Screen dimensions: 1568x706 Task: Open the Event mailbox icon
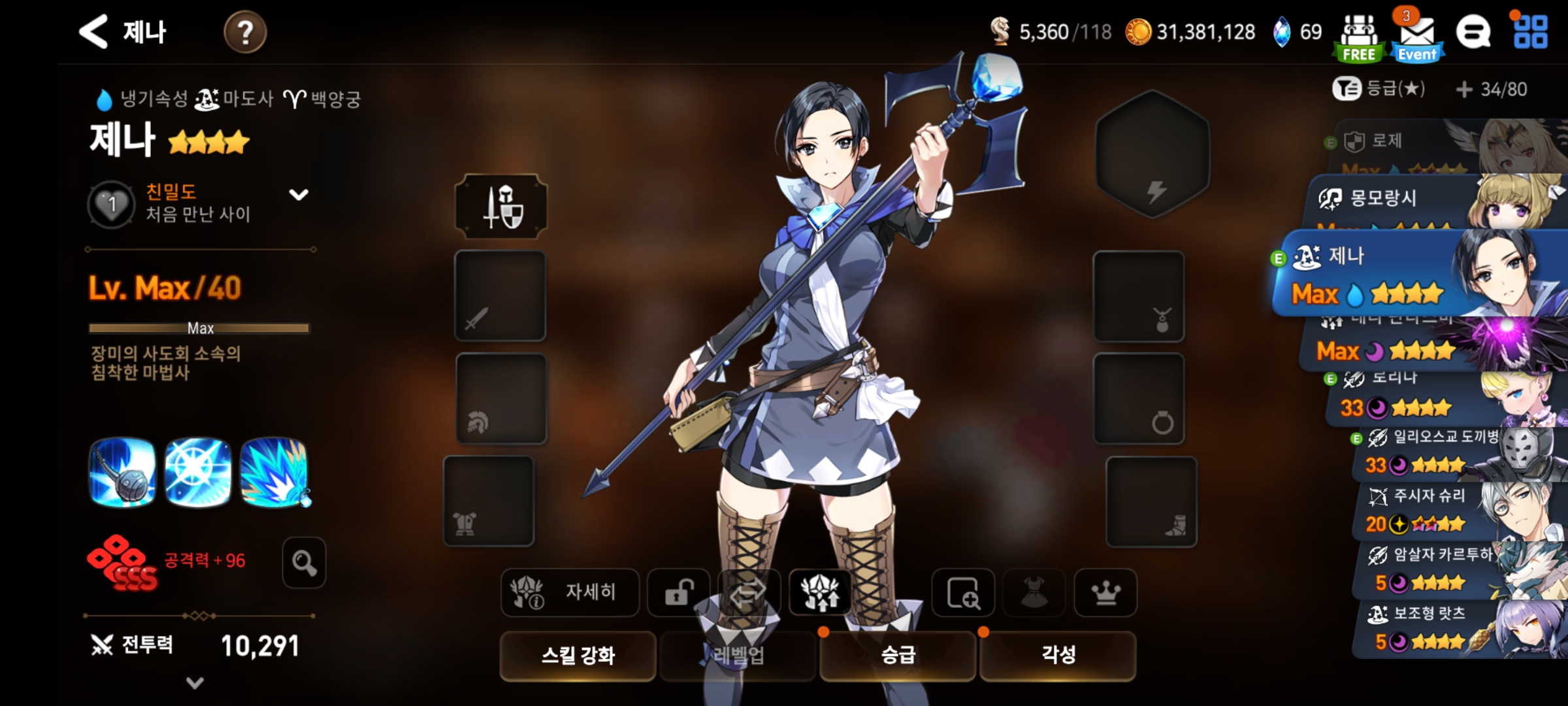coord(1417,38)
